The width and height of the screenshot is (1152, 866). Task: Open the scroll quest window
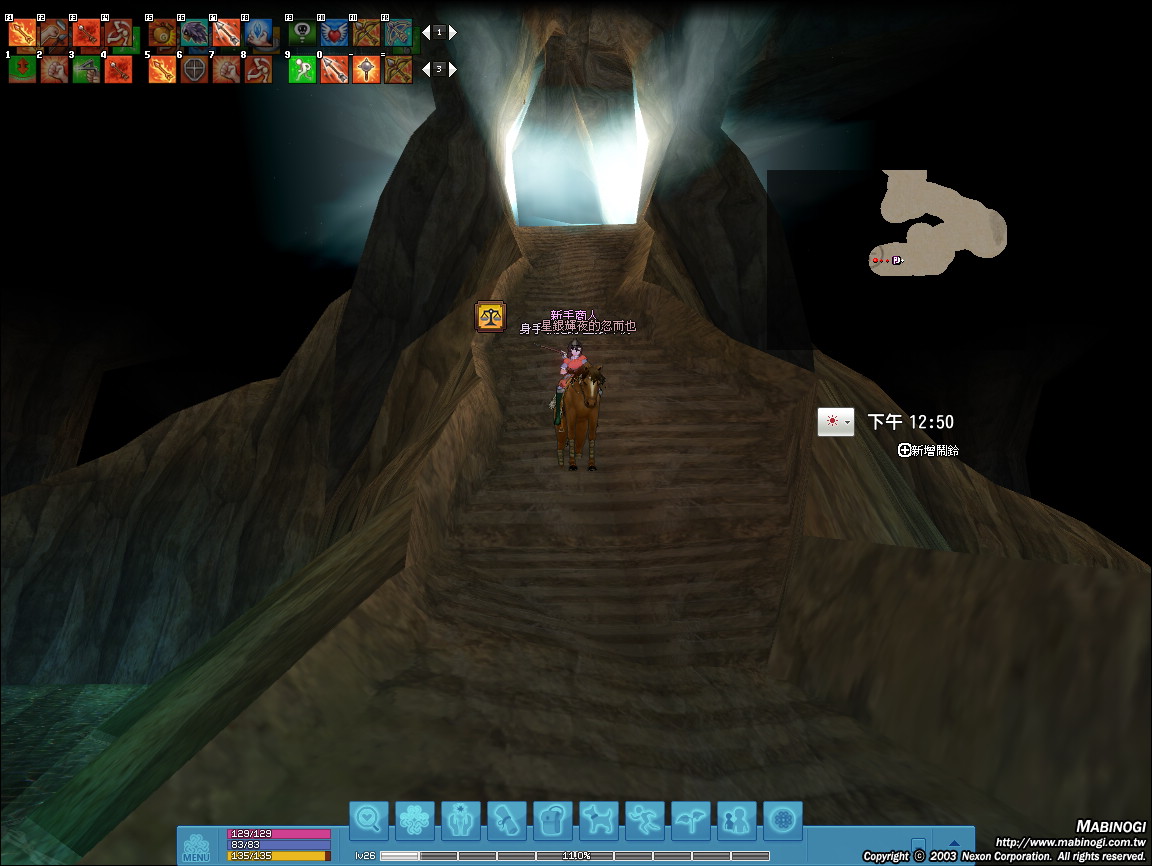(x=507, y=820)
